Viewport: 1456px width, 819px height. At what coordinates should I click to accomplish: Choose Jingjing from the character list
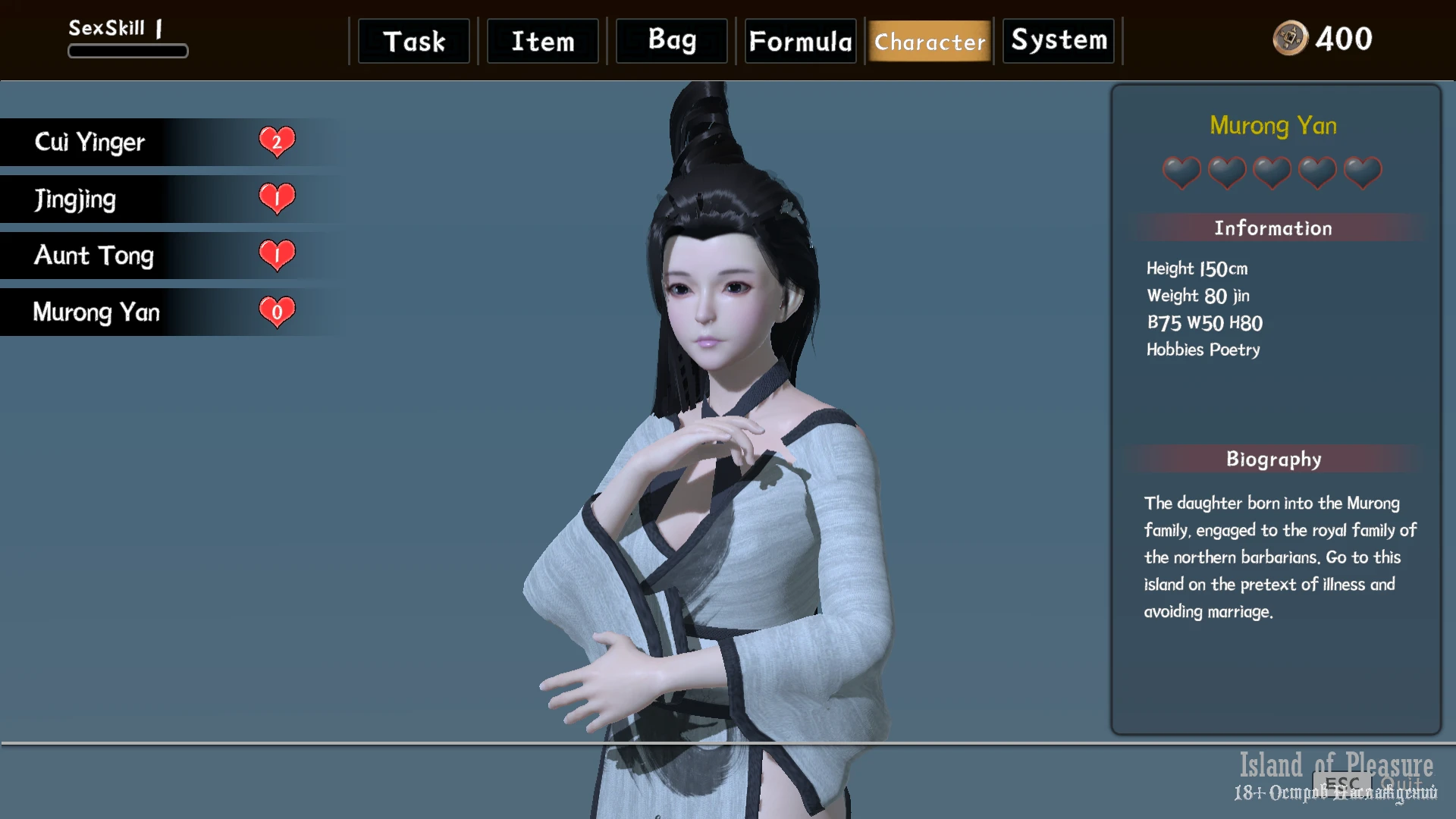(152, 199)
